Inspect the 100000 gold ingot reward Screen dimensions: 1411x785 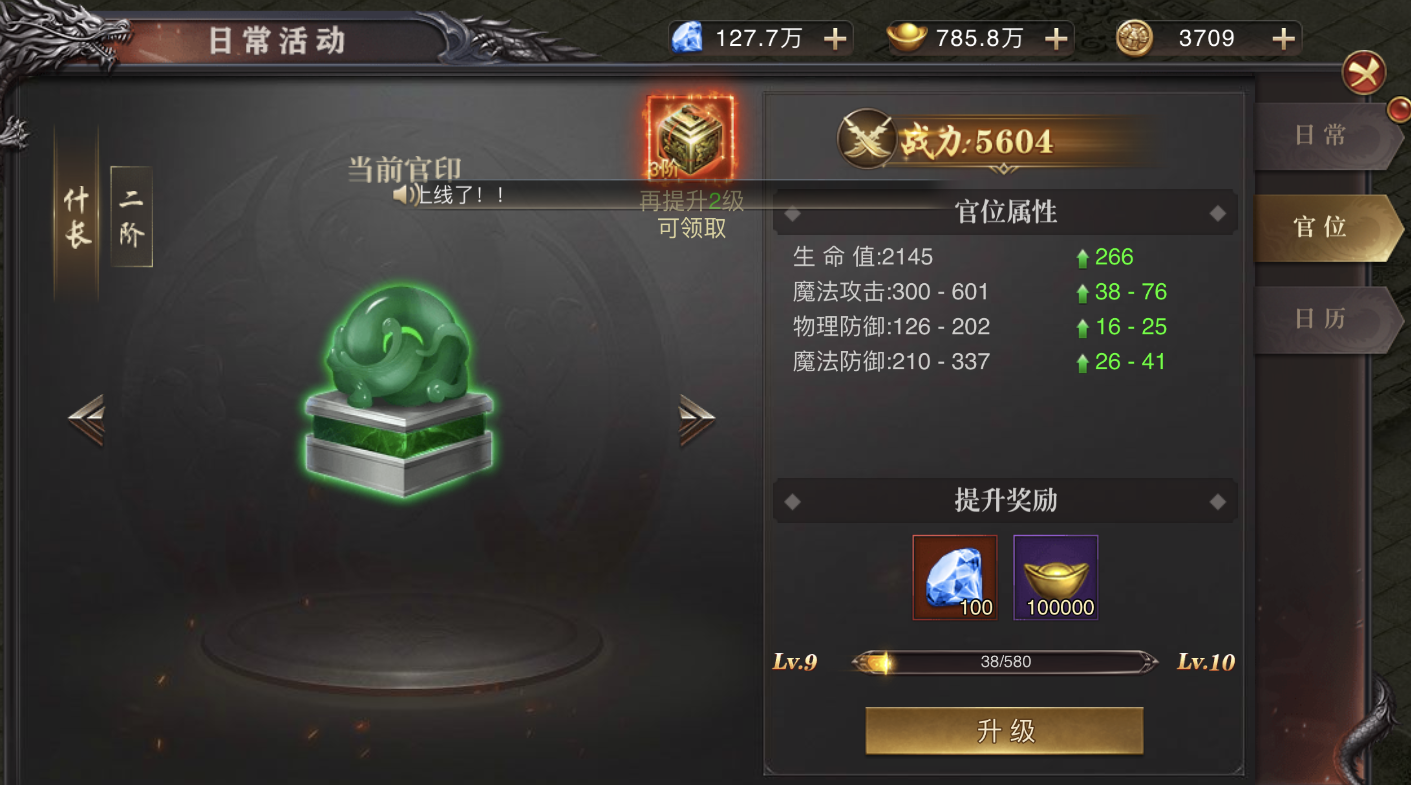click(1056, 577)
